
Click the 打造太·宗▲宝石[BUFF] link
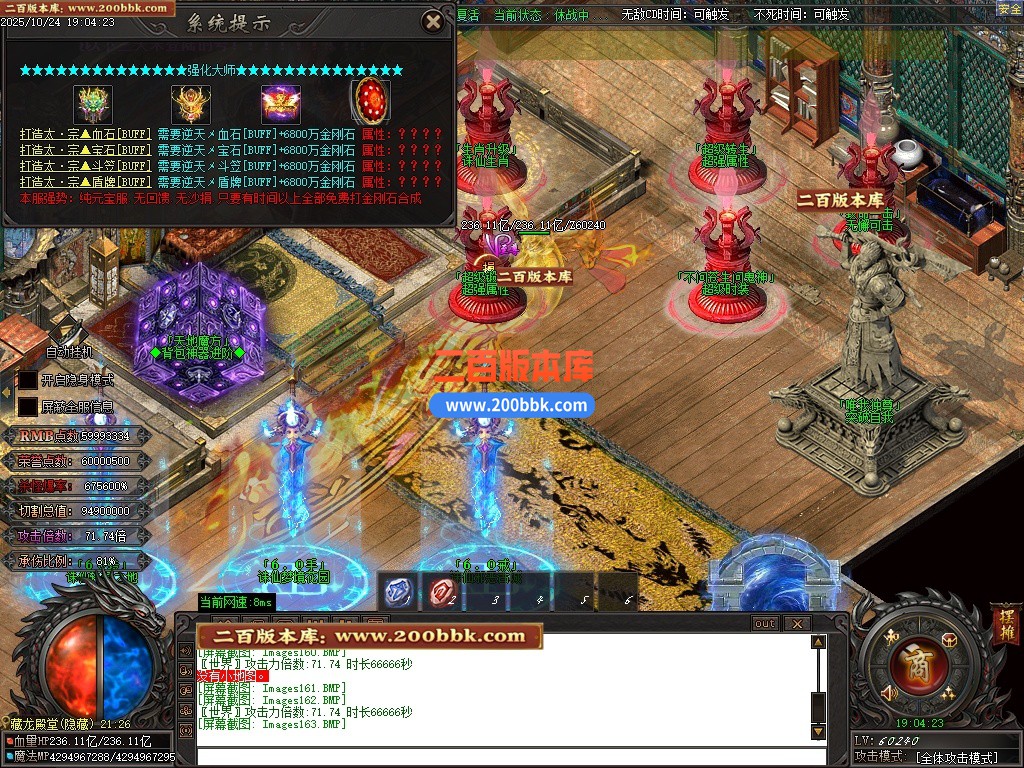pyautogui.click(x=85, y=150)
